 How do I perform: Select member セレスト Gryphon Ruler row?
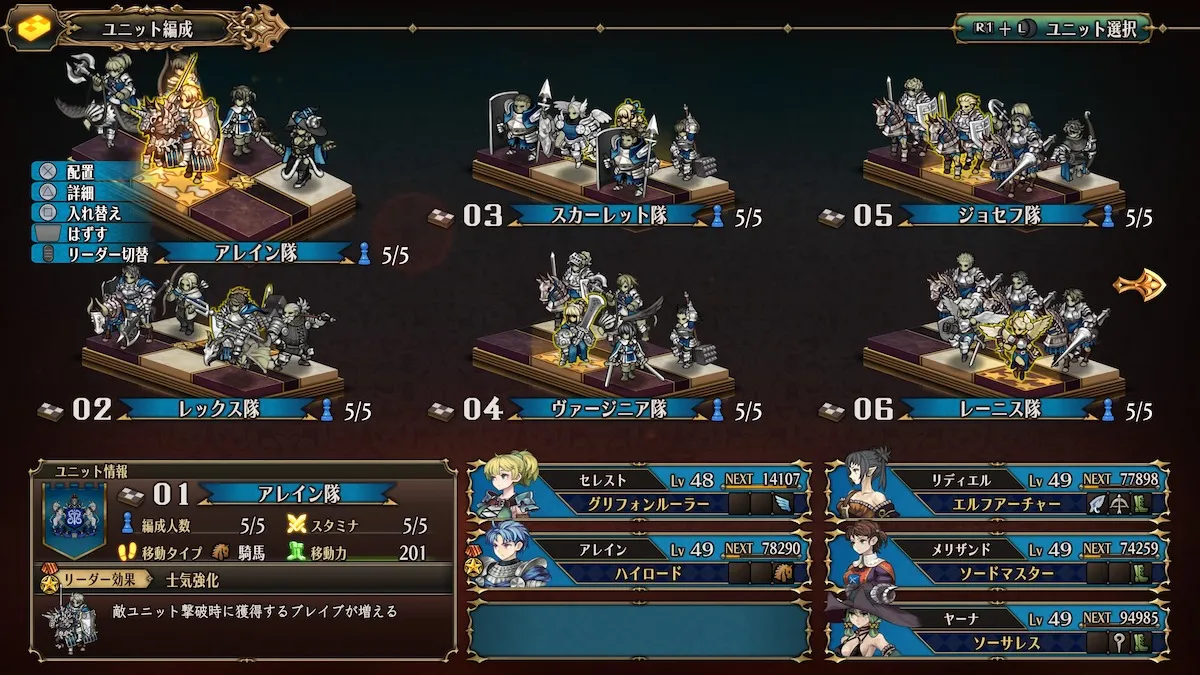(640, 491)
